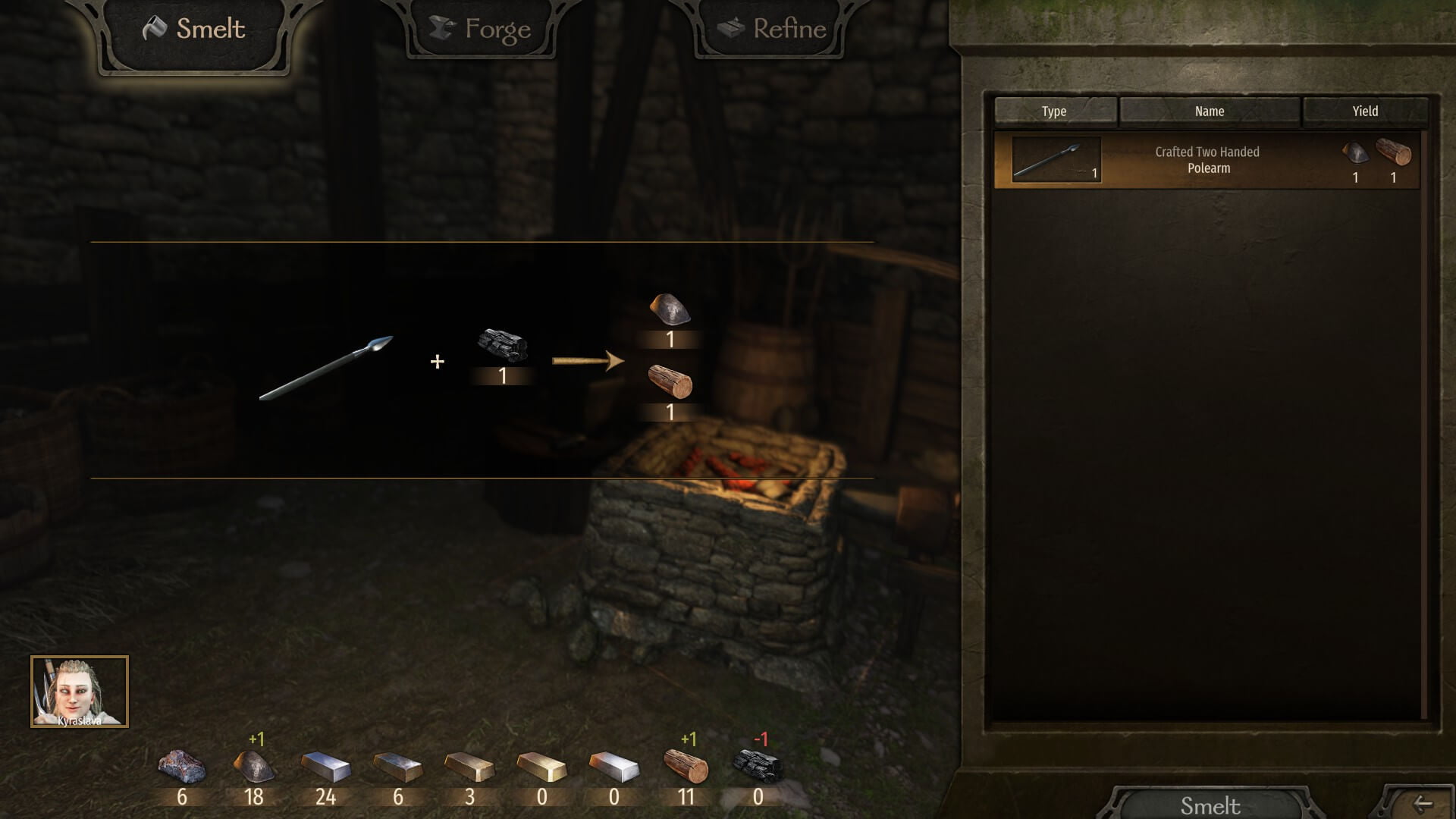Confirm with the bottom Smelt button
Screen dimensions: 1456x819
point(1210,805)
